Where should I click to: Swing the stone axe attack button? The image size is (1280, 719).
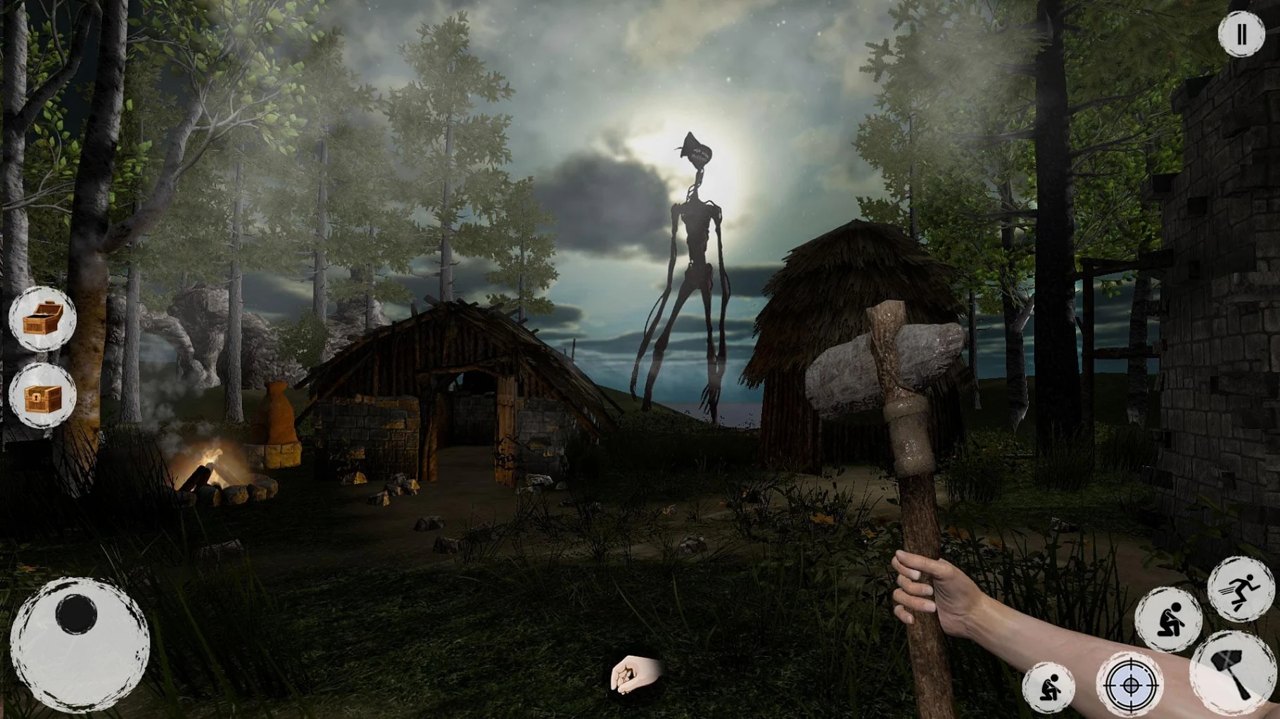click(1233, 672)
